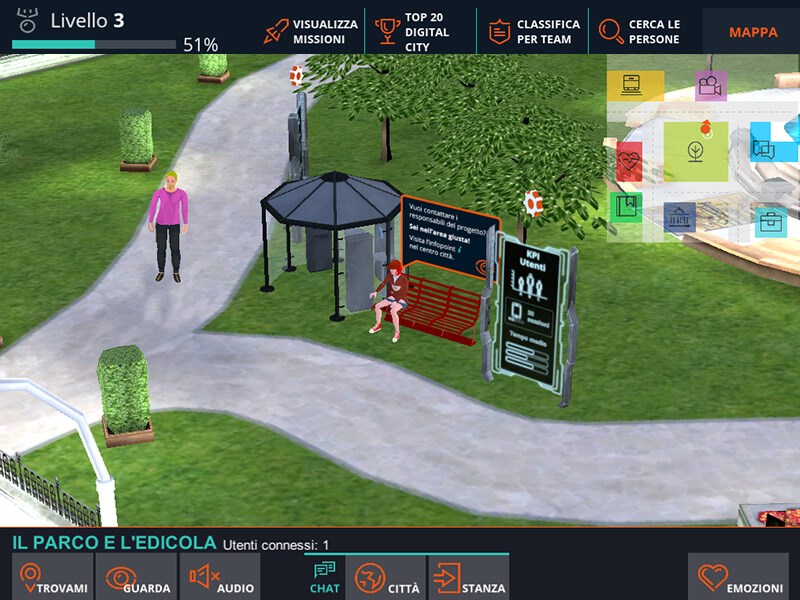Toggle the Mappa button
The height and width of the screenshot is (600, 800).
click(752, 31)
